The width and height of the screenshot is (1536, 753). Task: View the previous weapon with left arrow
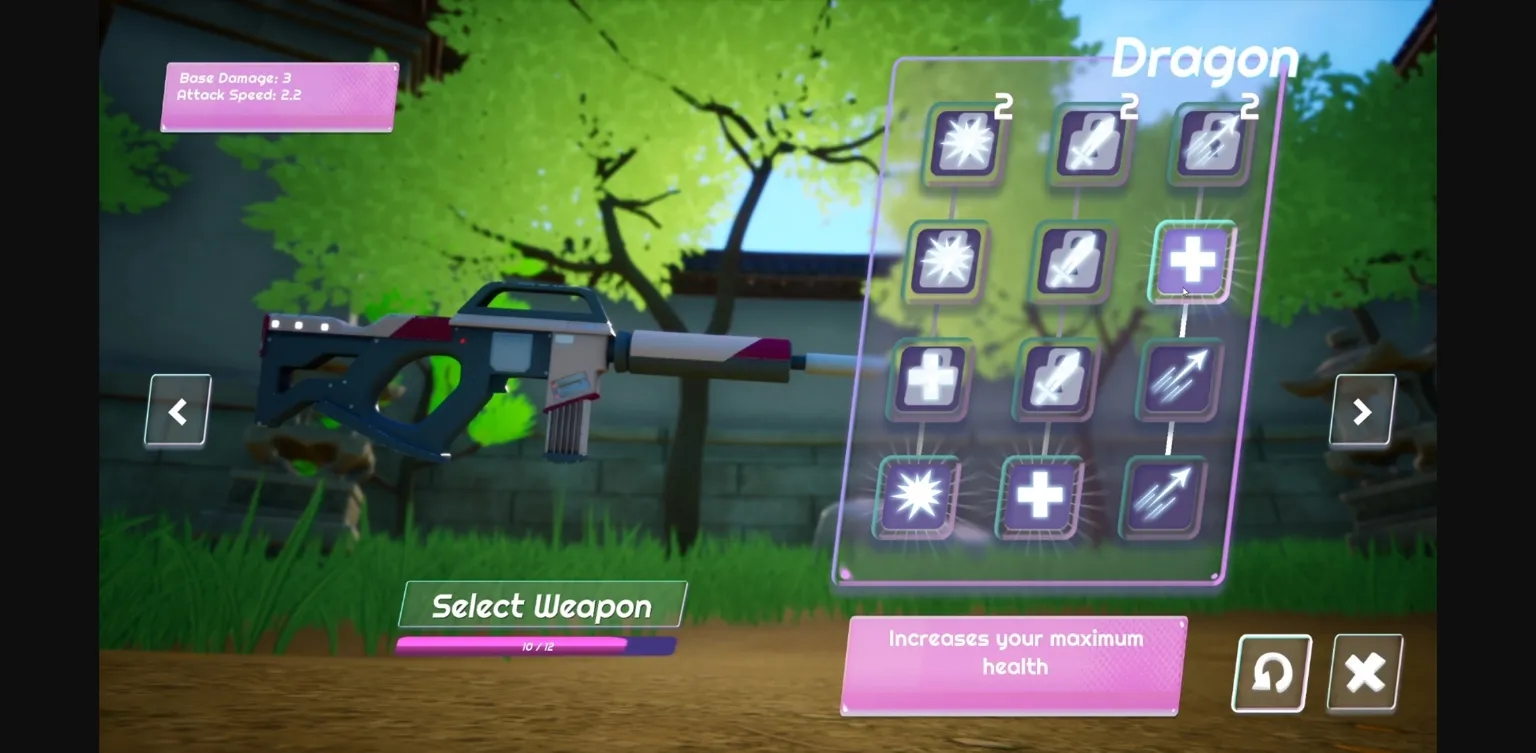click(177, 410)
